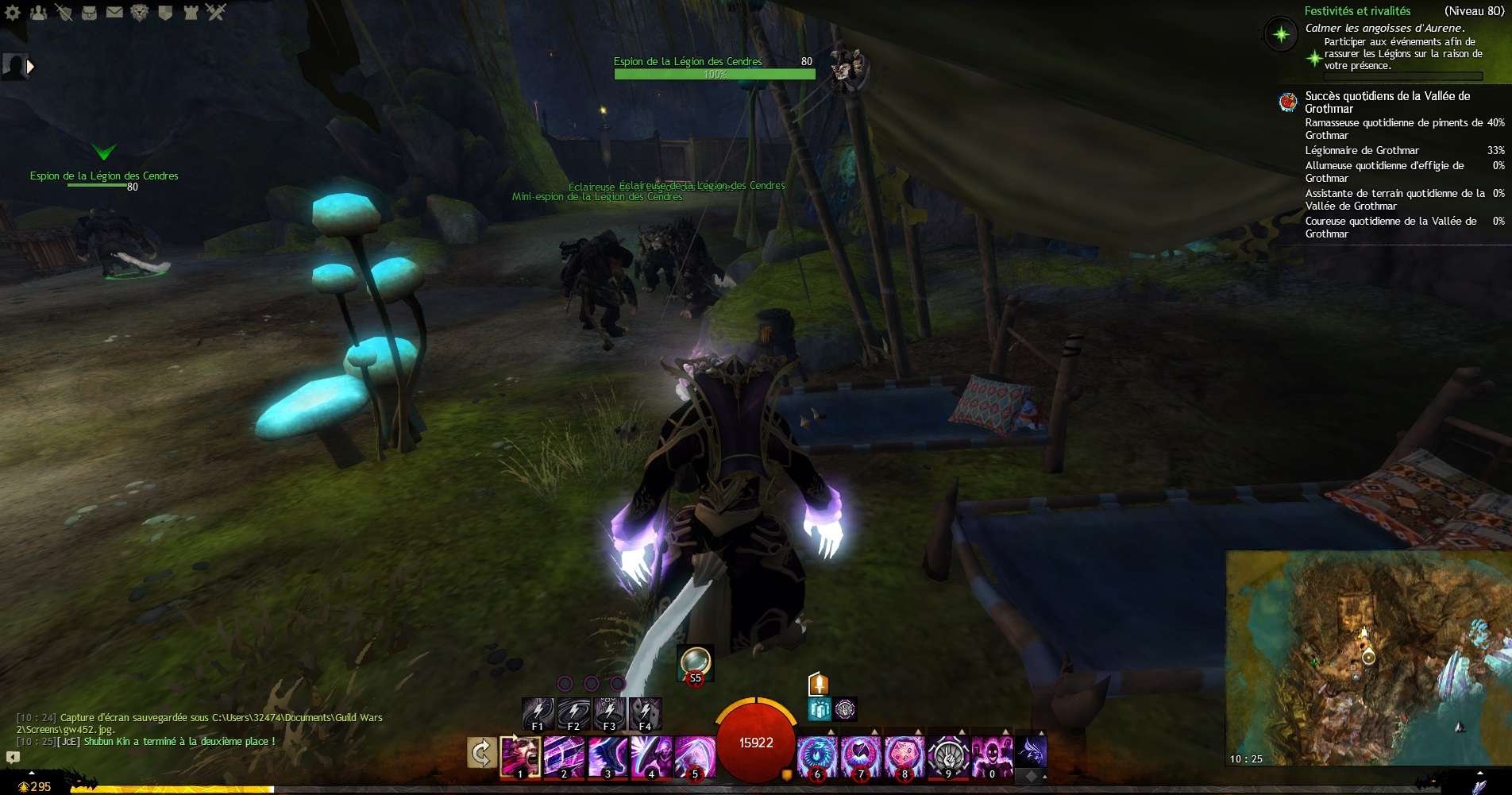Screen dimensions: 1512x795
Task: Open the Hero panel sword-and-shield icon
Action: tap(64, 12)
